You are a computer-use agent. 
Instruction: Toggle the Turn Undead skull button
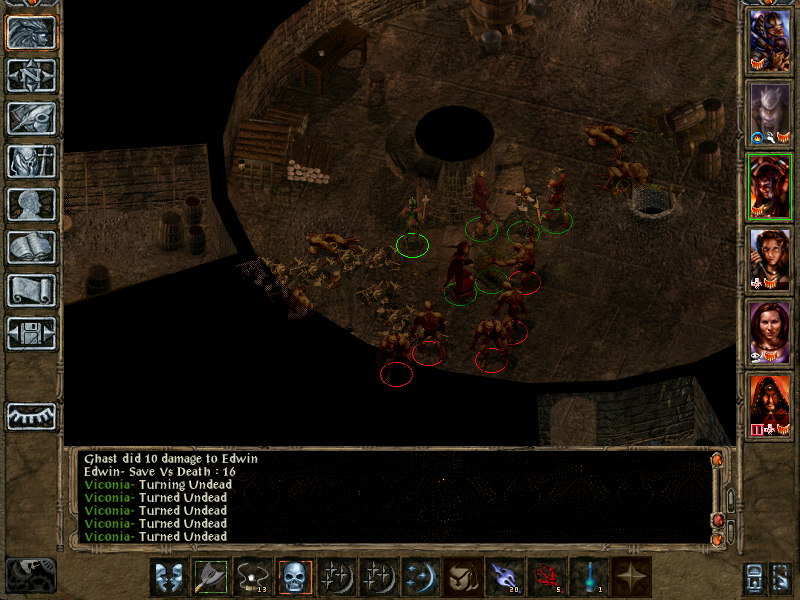(x=295, y=577)
